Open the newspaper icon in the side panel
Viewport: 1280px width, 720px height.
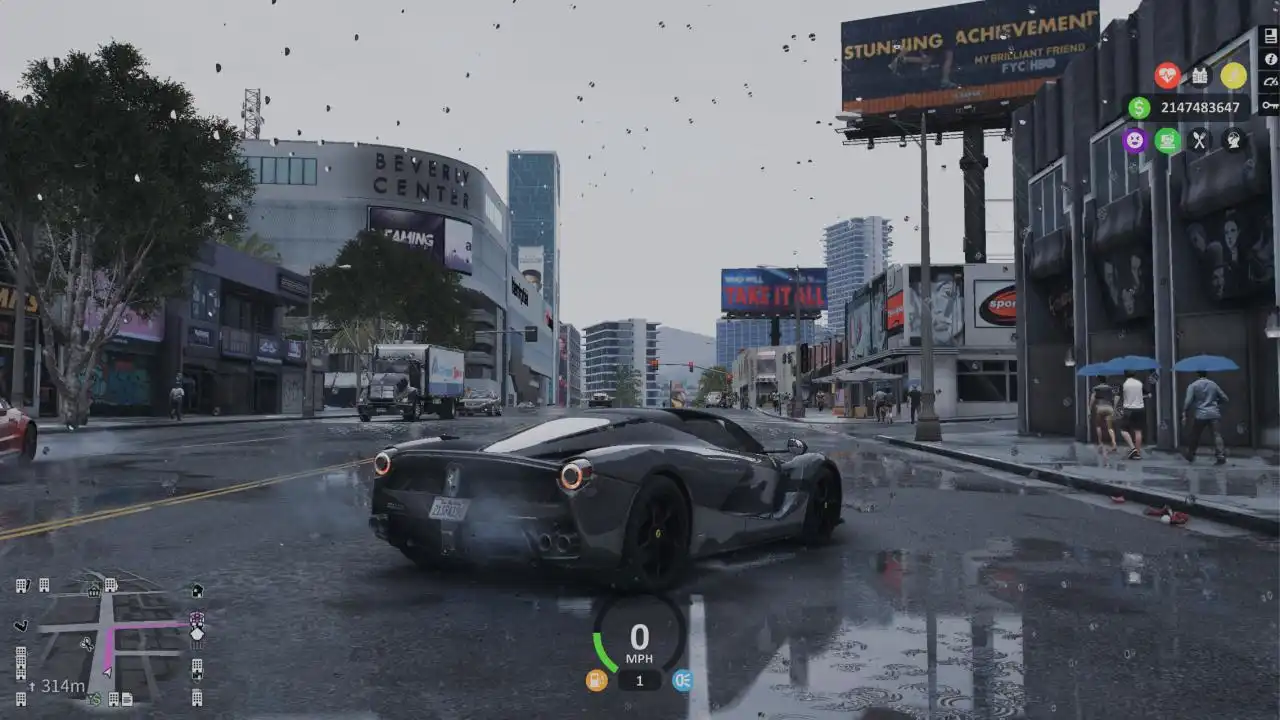[1269, 35]
